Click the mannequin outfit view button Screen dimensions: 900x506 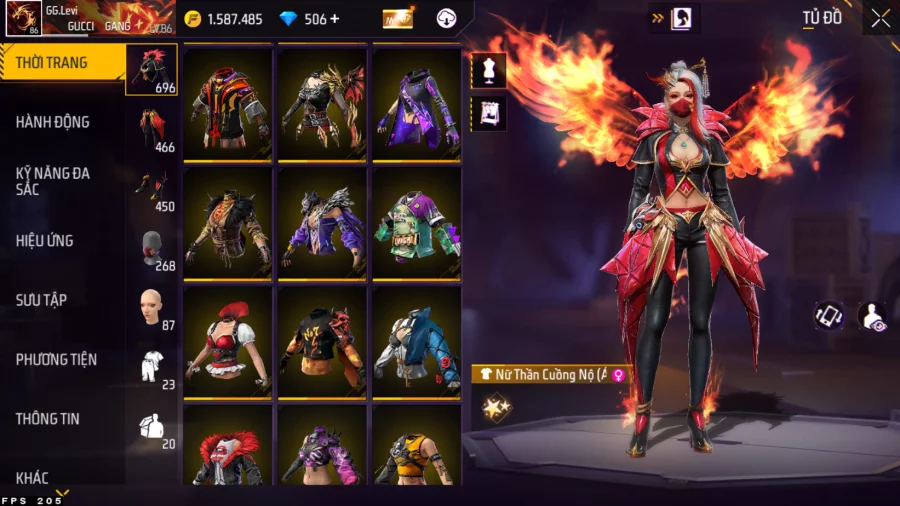(x=489, y=70)
